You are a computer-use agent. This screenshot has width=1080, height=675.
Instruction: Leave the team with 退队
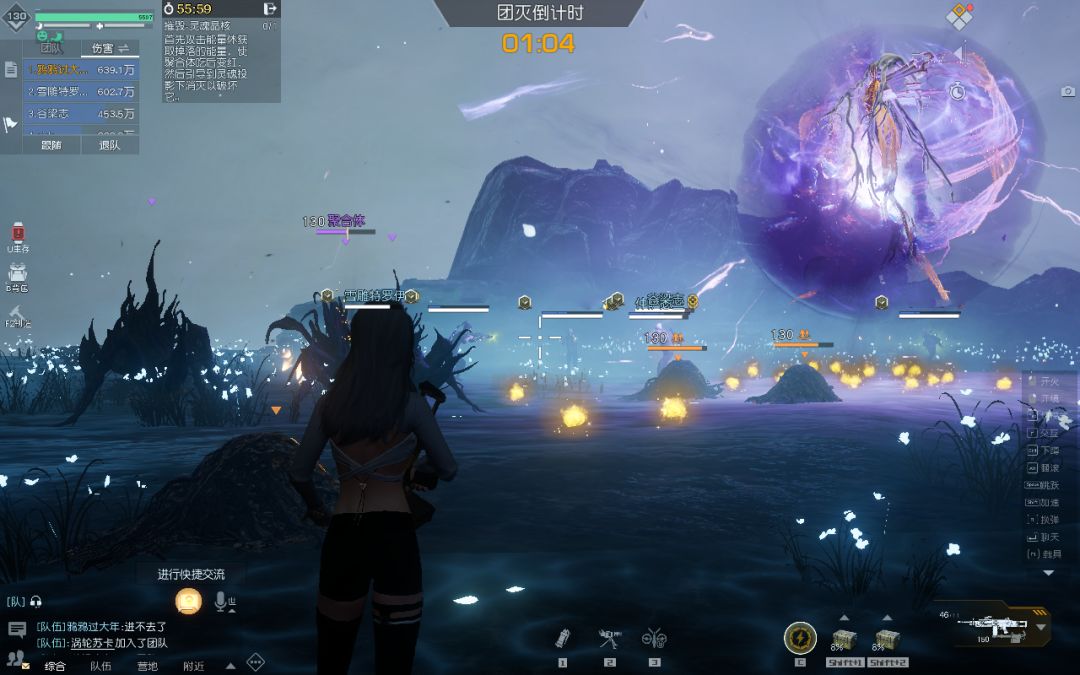(109, 145)
